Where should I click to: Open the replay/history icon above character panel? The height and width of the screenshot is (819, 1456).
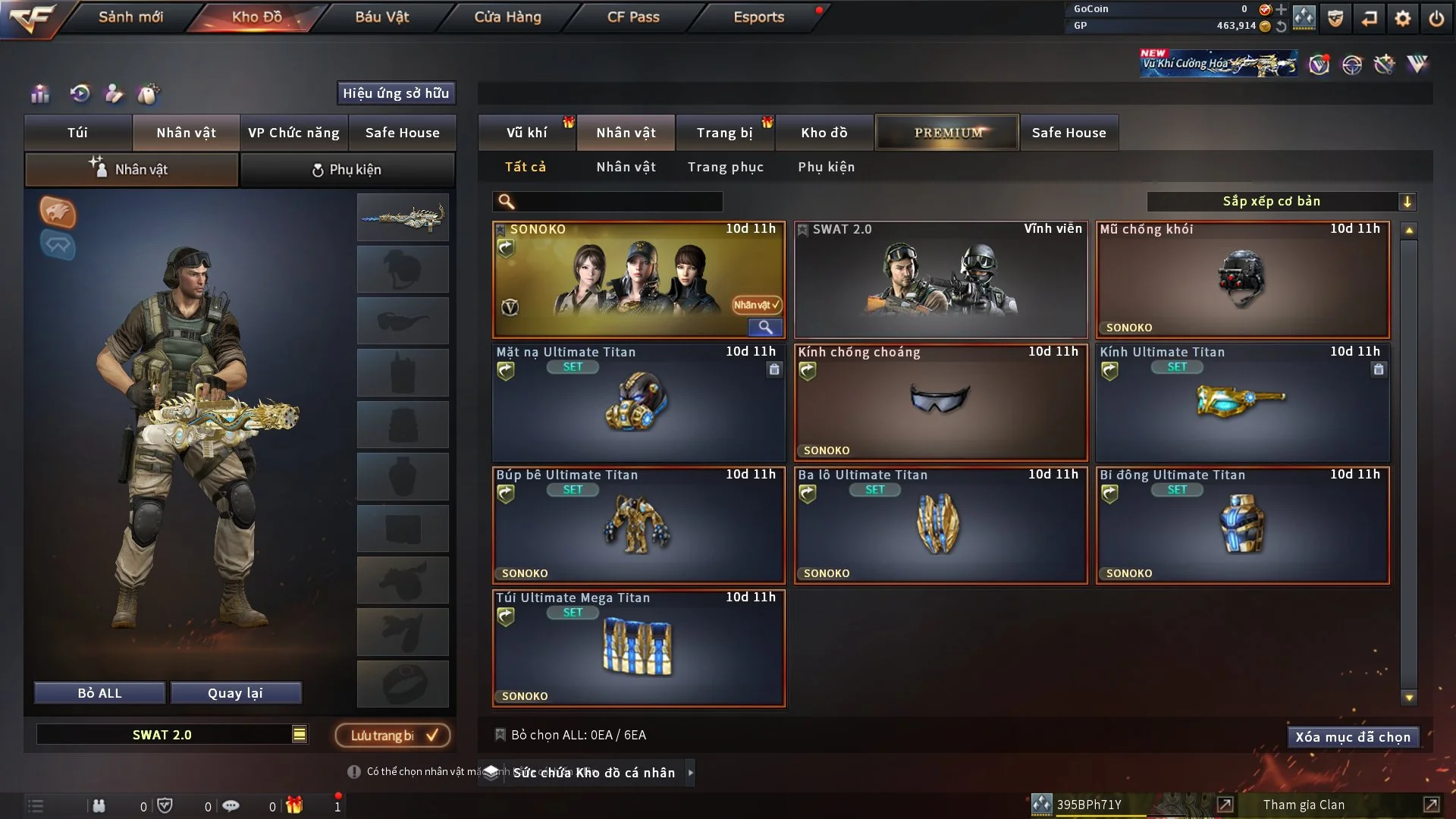(79, 94)
